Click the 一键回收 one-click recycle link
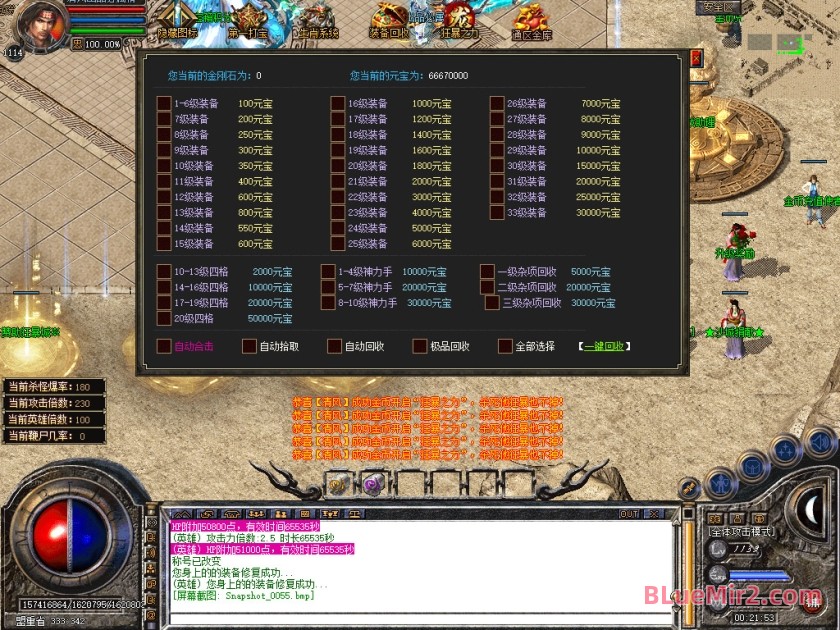840x630 pixels. click(x=604, y=346)
